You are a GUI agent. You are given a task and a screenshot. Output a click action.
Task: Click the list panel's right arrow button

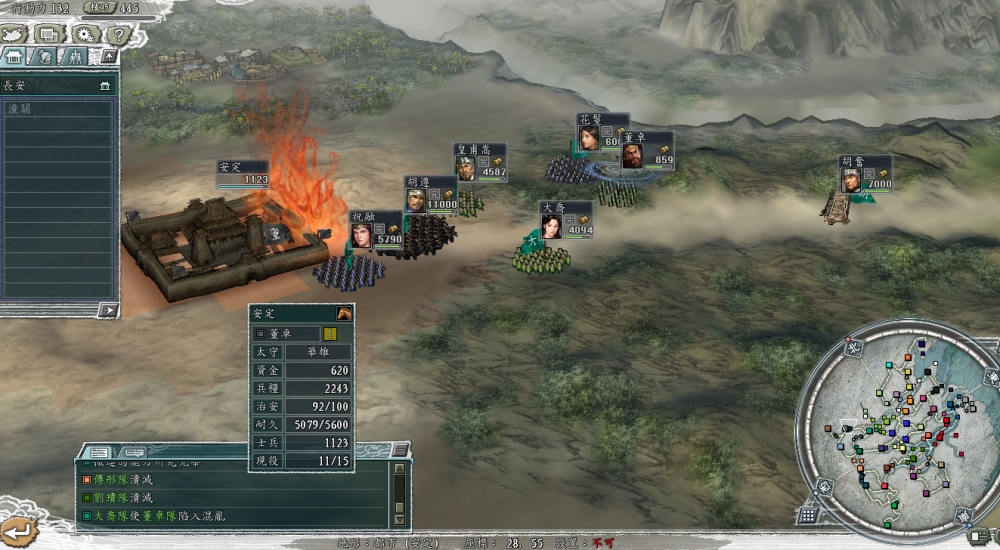point(108,310)
